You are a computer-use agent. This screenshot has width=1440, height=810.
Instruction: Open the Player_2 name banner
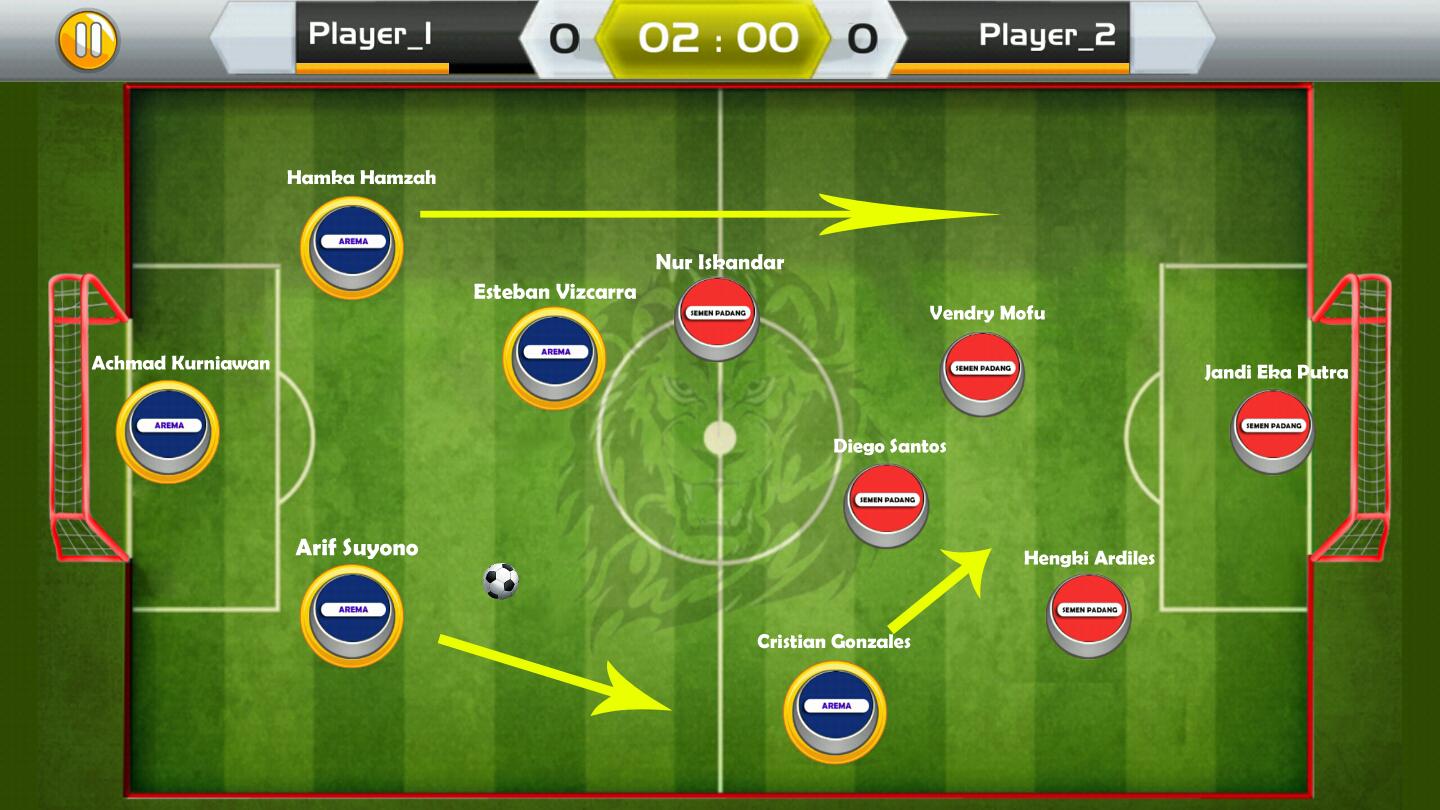pyautogui.click(x=1046, y=35)
